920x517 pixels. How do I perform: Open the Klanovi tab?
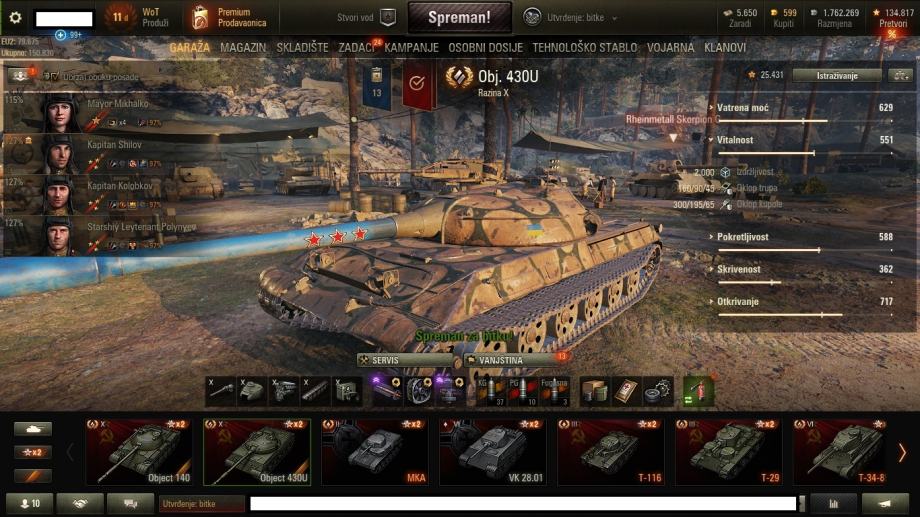click(725, 47)
